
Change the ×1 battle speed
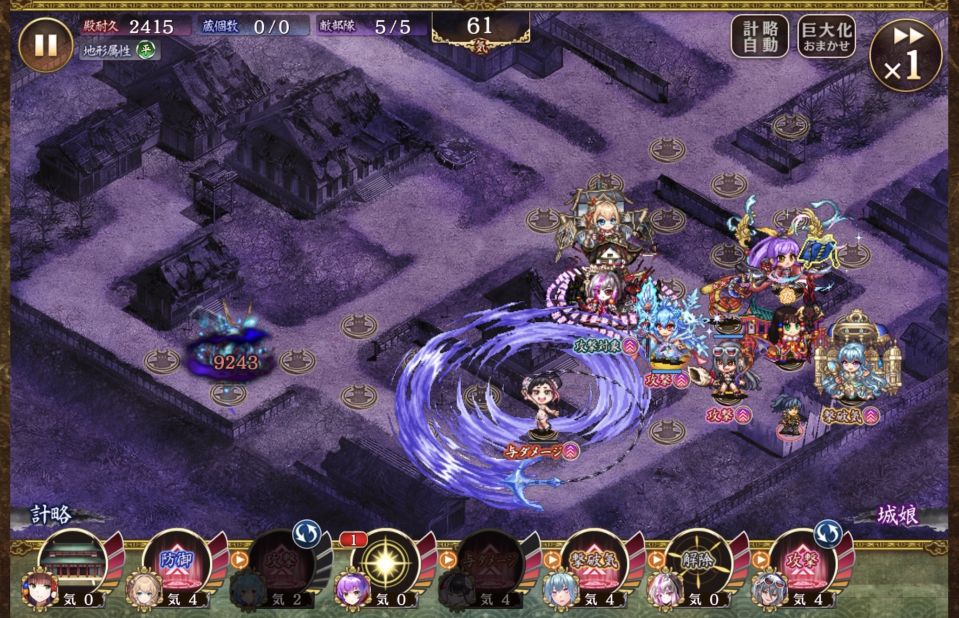[906, 55]
